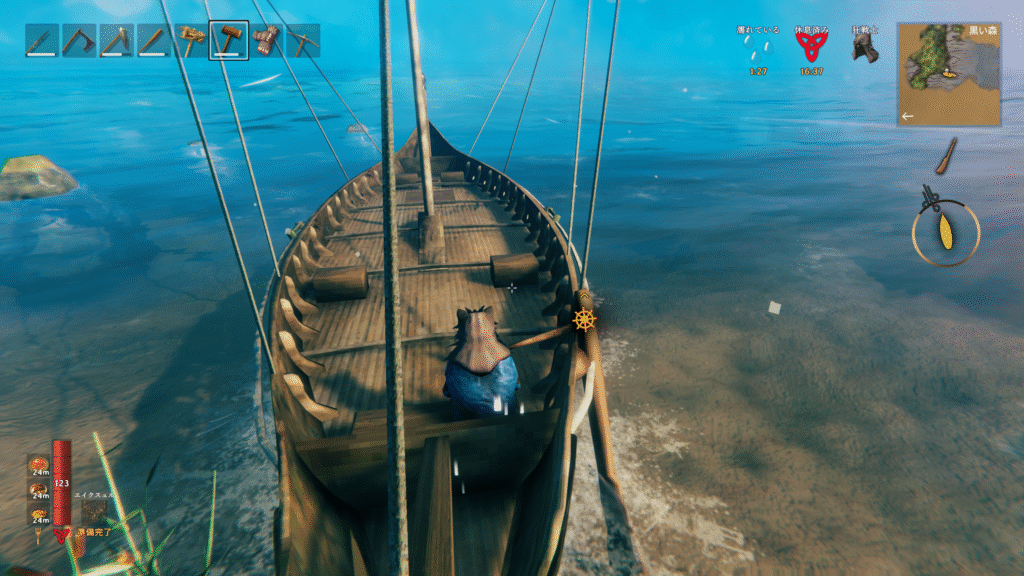Select the hoe-shaped tool hotbar slot

tap(78, 41)
